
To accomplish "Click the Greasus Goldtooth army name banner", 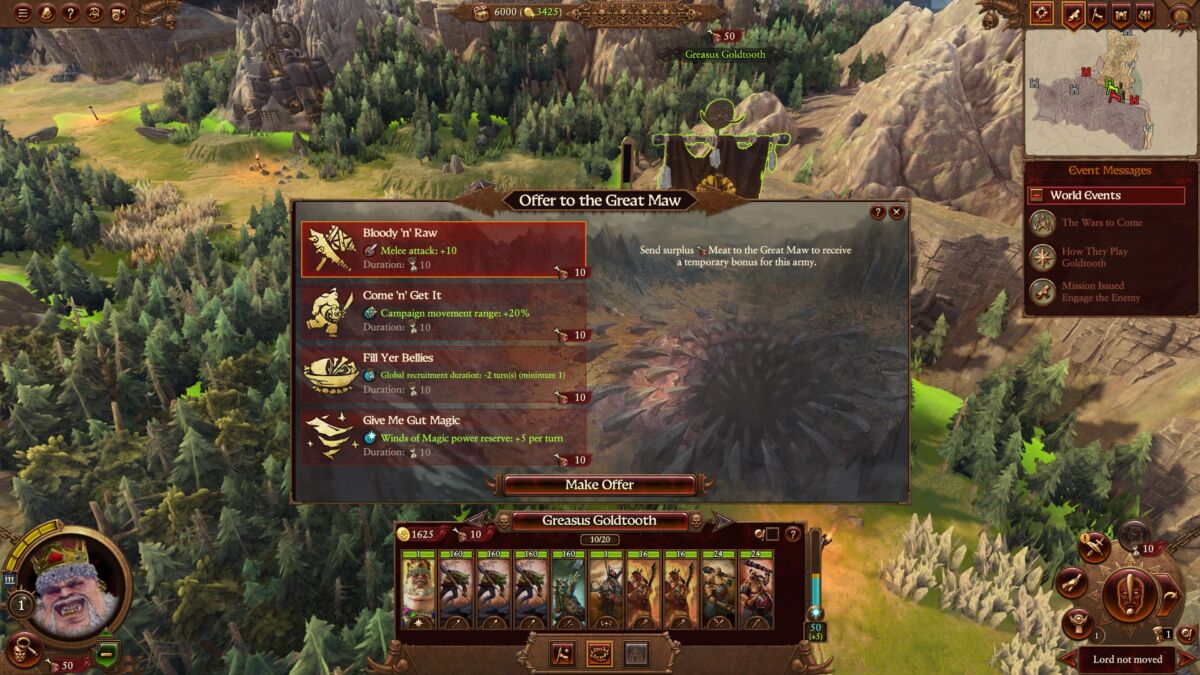I will tap(599, 521).
